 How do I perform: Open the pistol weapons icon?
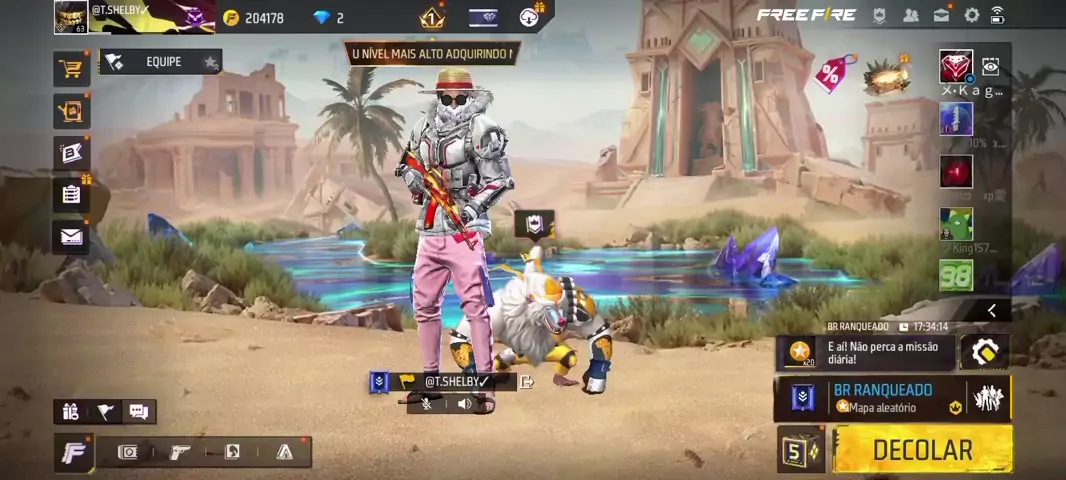[180, 452]
